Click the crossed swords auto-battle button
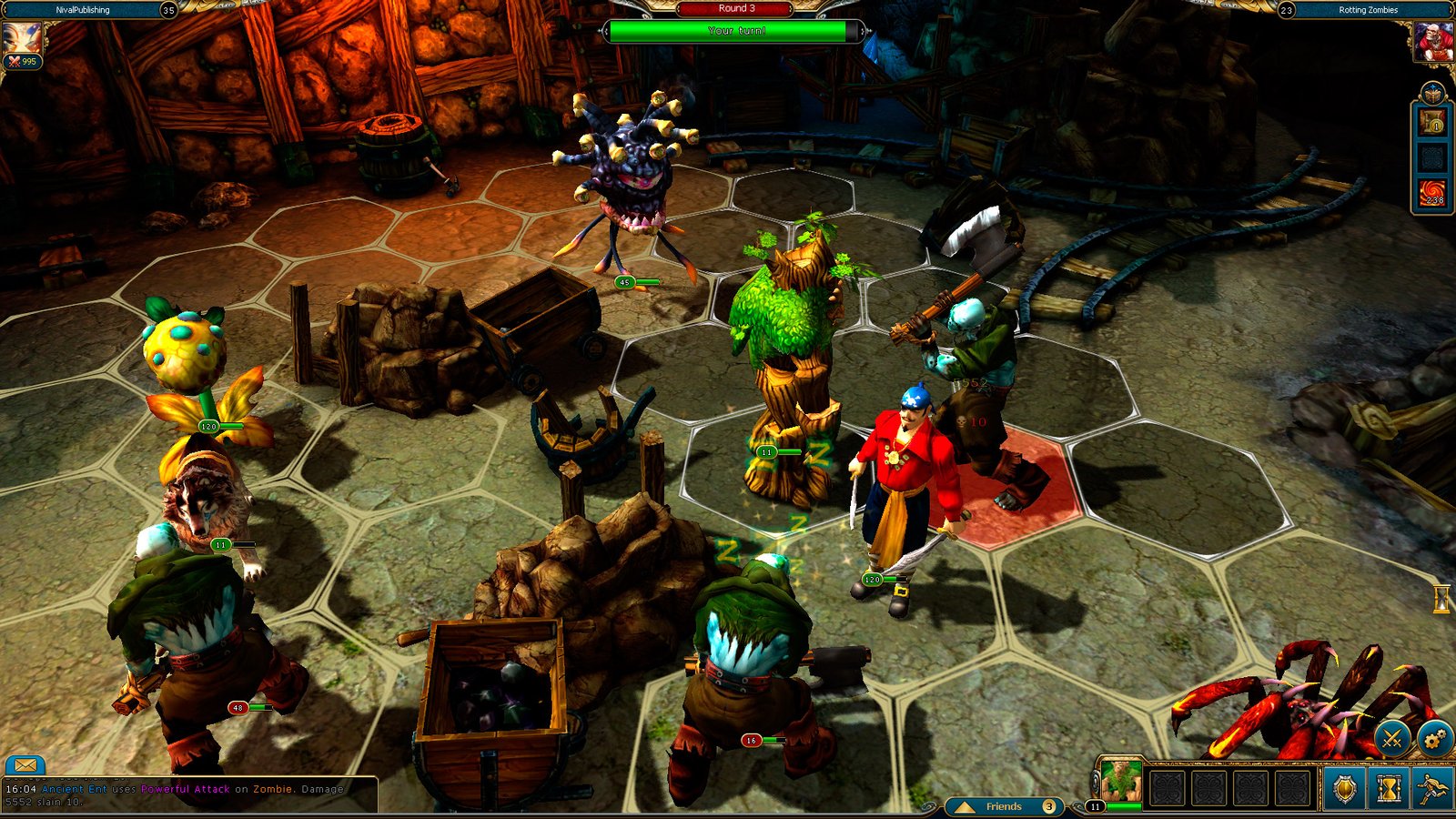The height and width of the screenshot is (819, 1456). [1391, 739]
